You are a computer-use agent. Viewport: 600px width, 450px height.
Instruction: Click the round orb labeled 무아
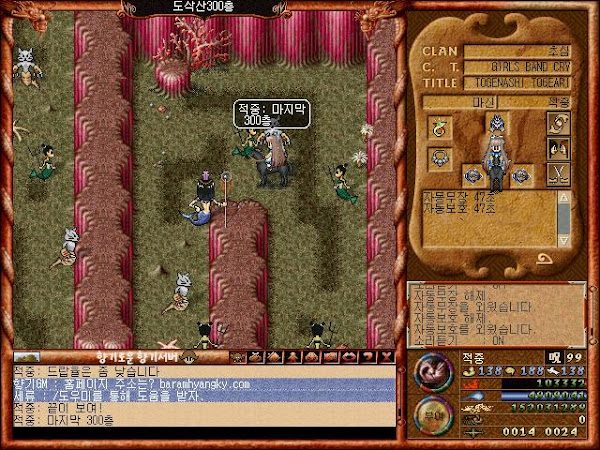click(x=433, y=414)
